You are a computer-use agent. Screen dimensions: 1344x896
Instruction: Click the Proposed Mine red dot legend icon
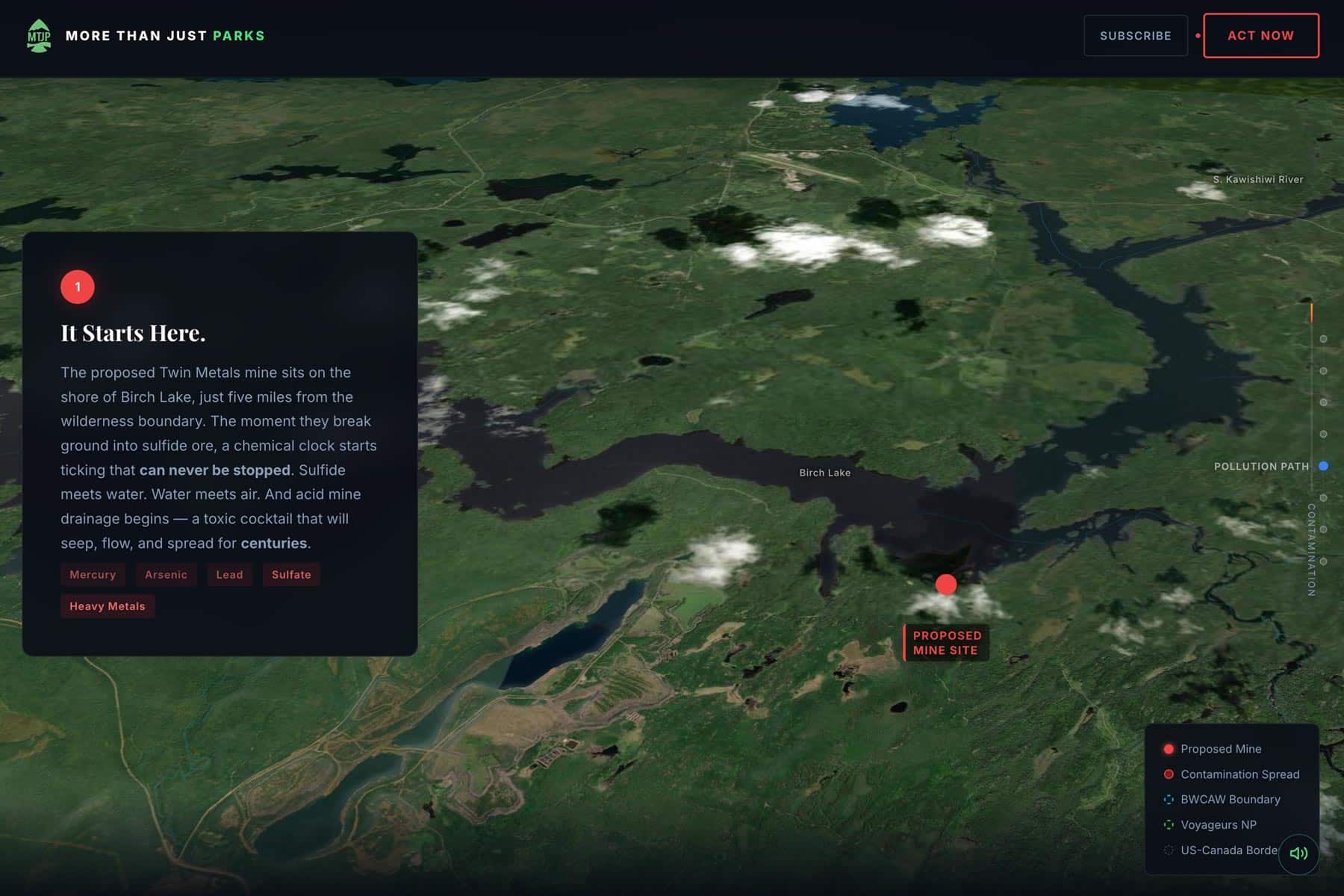click(x=1169, y=748)
